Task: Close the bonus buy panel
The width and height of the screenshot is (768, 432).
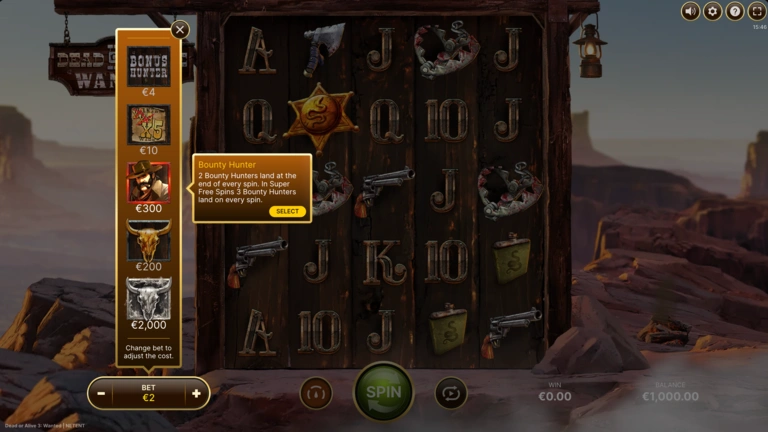Action: point(180,30)
